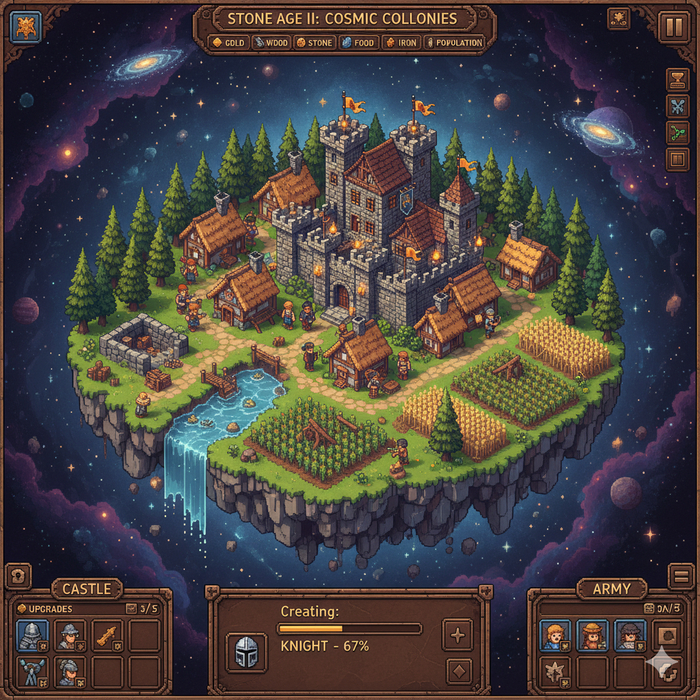Click the top-left emblem button
Viewport: 700px width, 700px height.
tap(25, 27)
